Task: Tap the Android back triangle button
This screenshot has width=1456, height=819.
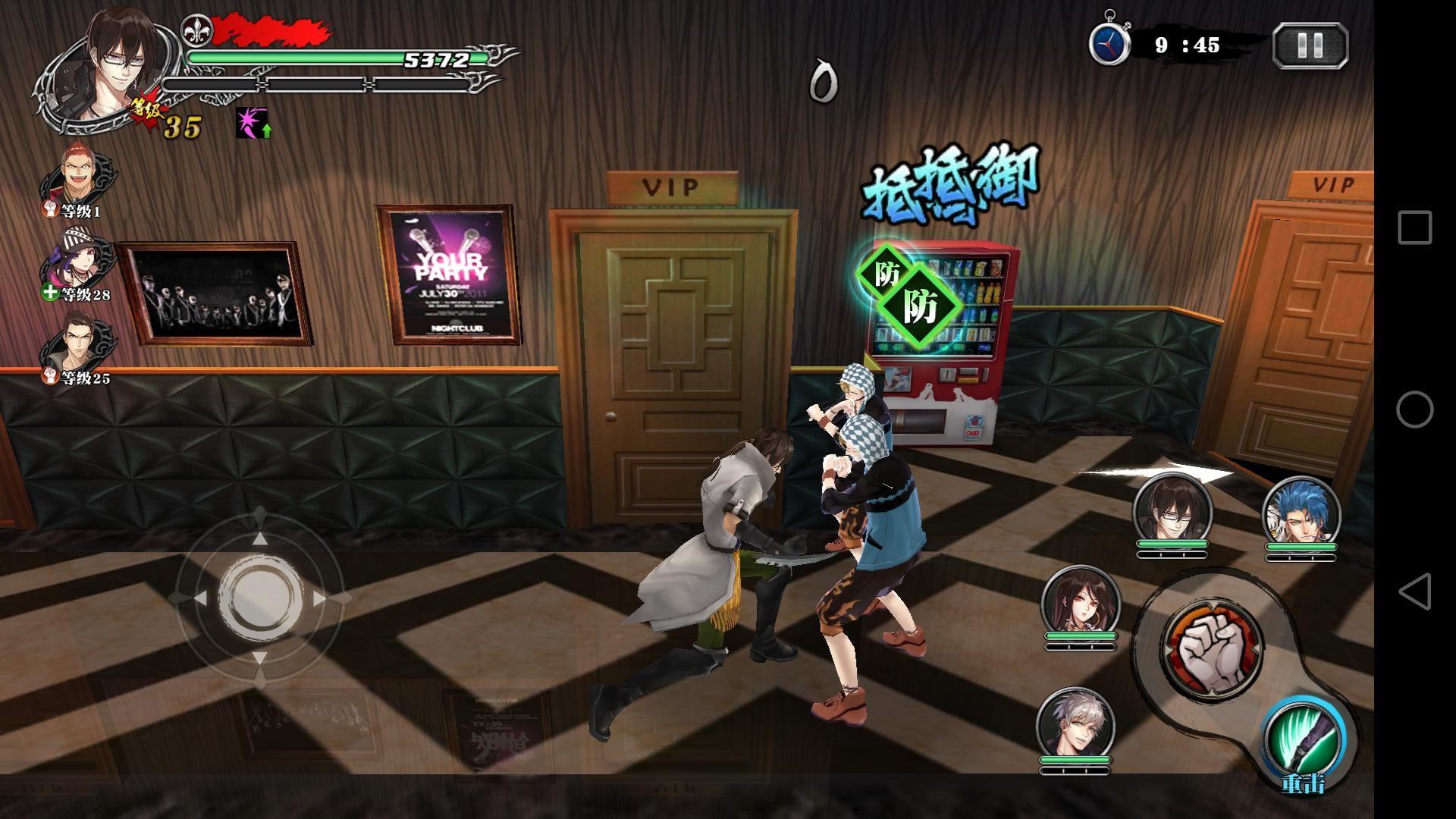Action: coord(1414,591)
